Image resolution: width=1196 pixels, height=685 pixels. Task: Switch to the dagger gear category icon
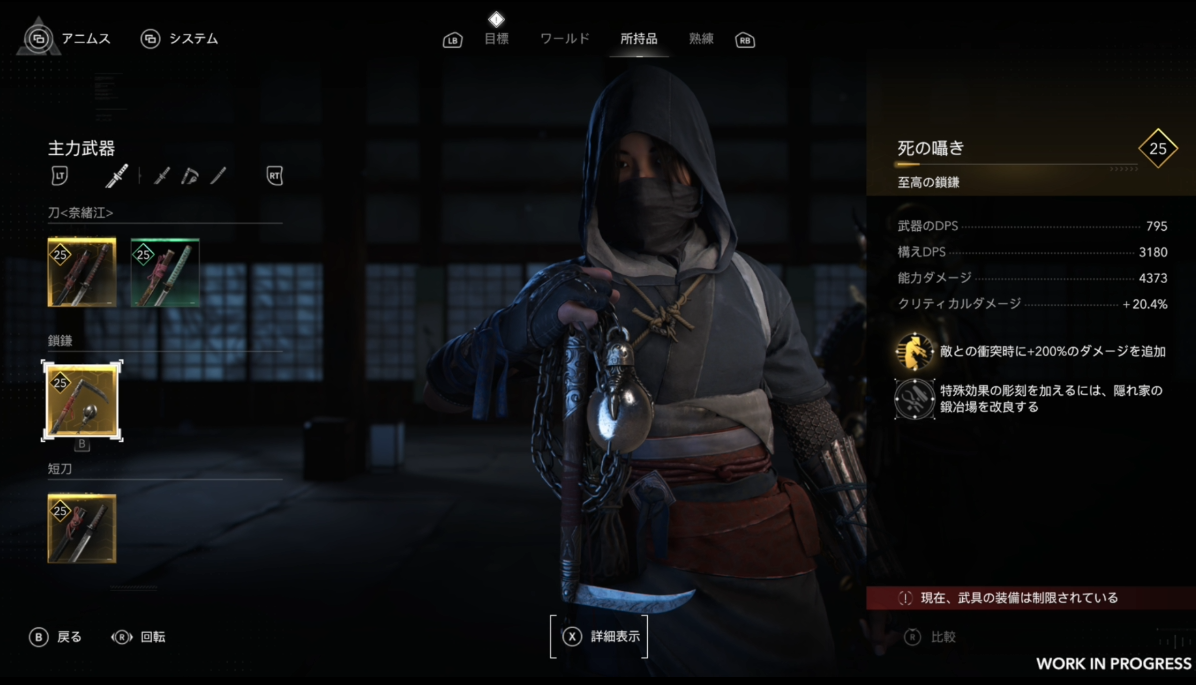click(162, 176)
